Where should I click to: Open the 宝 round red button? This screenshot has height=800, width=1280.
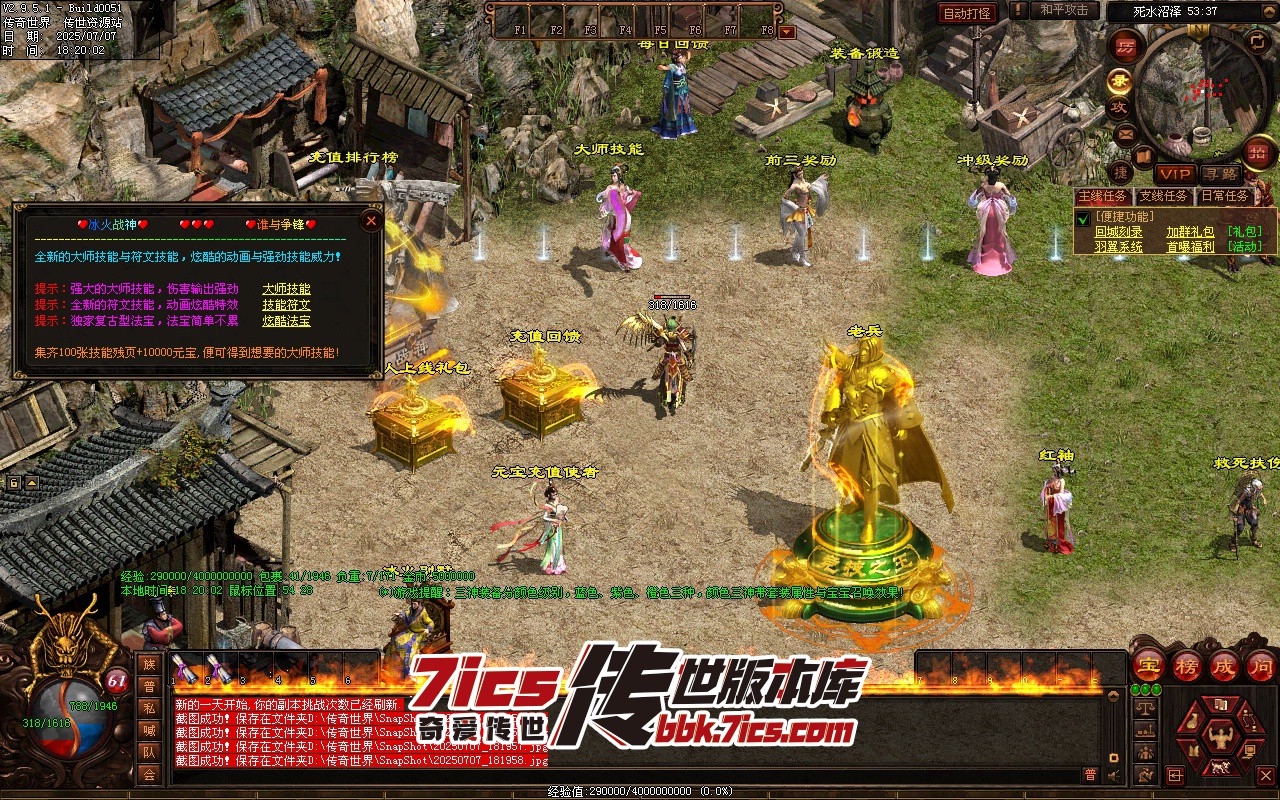1148,664
